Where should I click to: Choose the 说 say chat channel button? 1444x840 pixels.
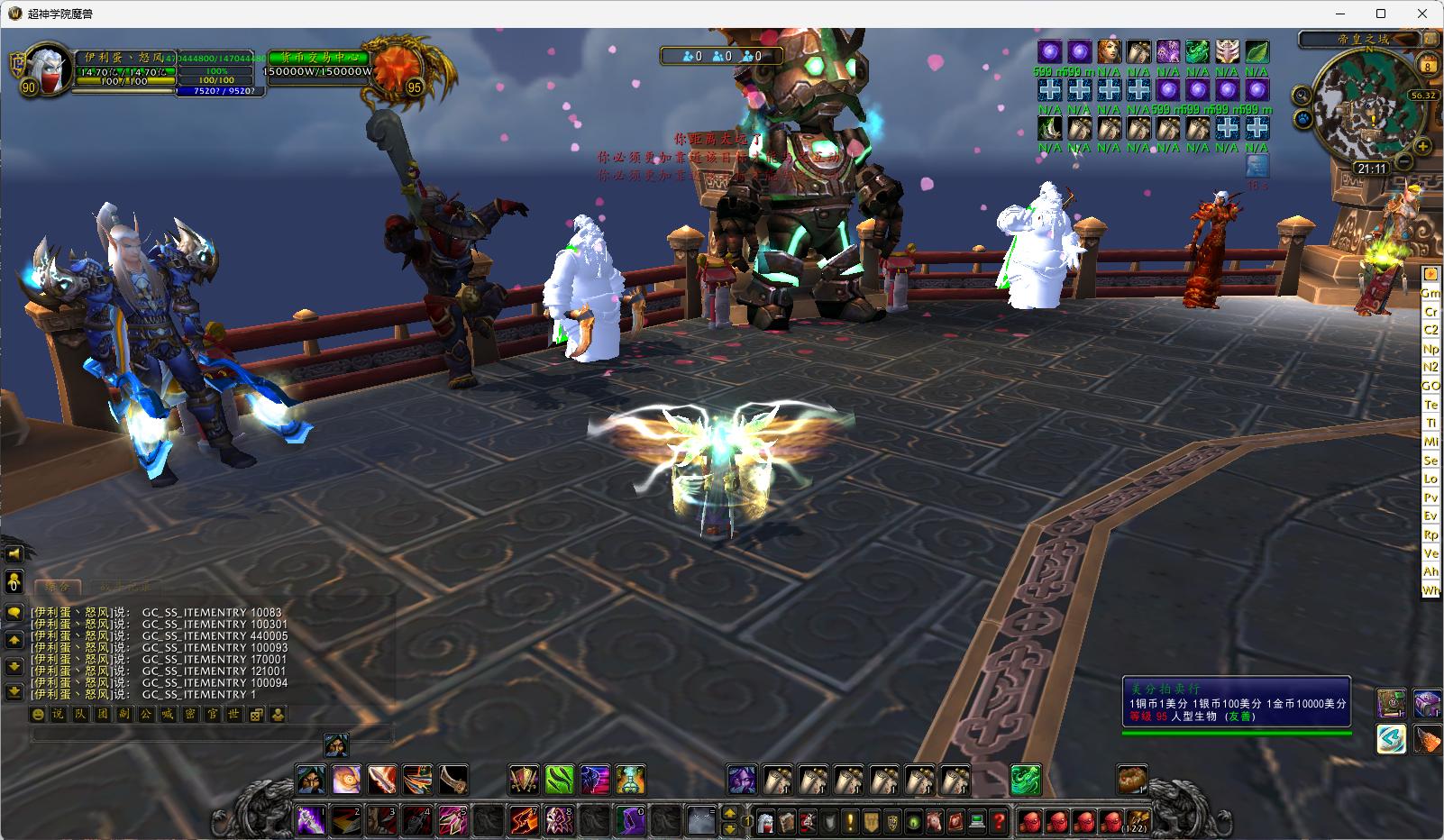[58, 715]
